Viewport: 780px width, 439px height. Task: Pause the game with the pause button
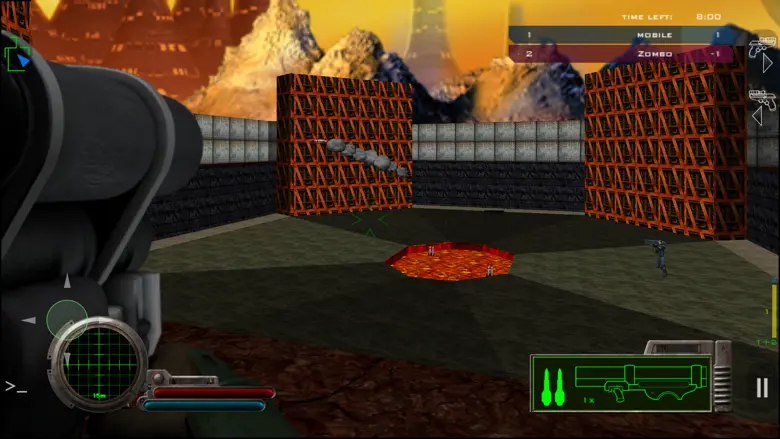(762, 388)
